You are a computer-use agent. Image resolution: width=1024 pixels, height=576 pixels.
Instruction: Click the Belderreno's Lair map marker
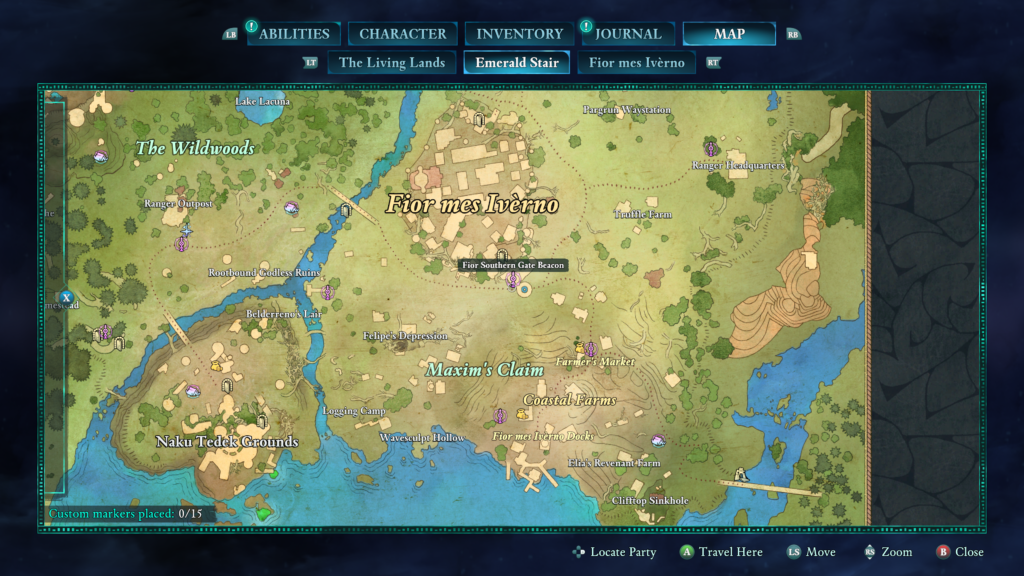[x=328, y=292]
